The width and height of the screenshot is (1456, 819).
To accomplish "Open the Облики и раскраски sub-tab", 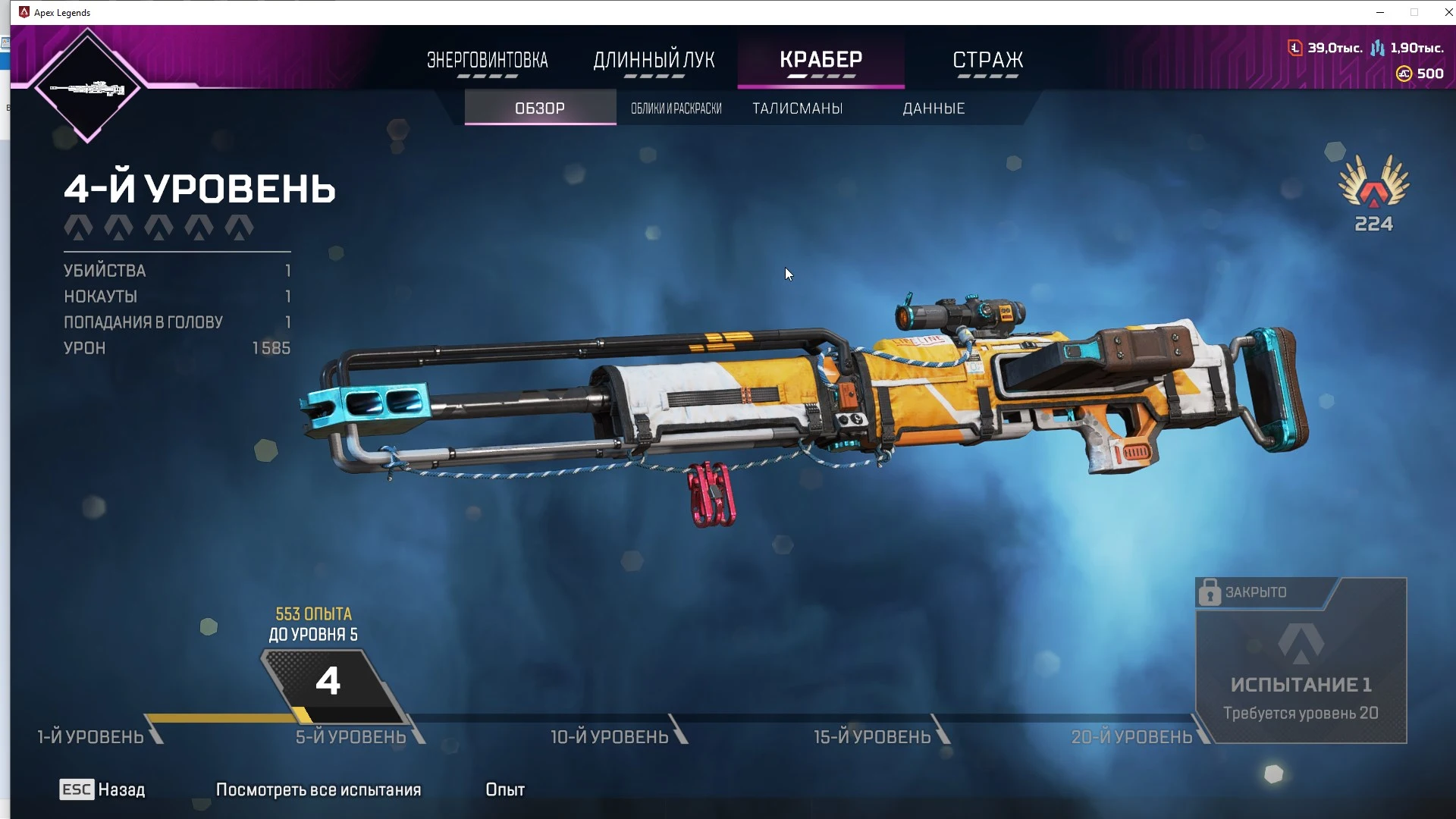I will click(676, 108).
